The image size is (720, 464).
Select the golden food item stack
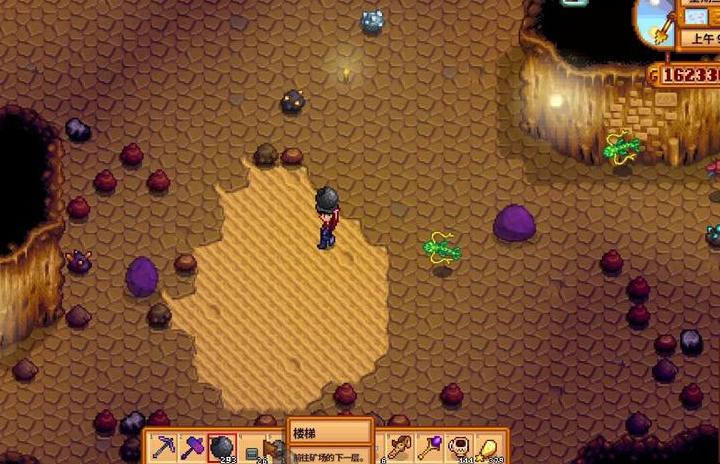[x=489, y=448]
